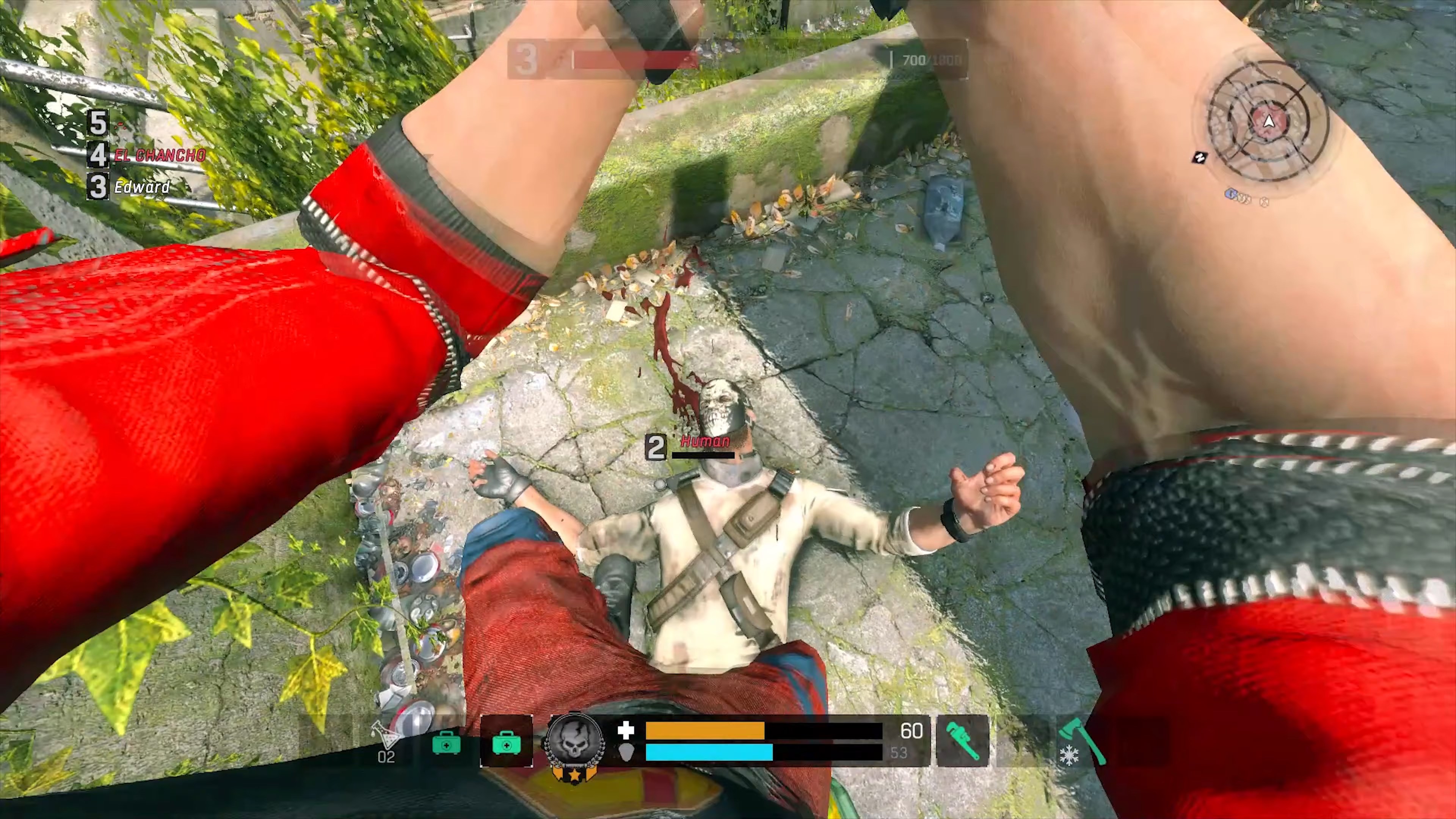Click EL CHANCHO in the scoreboard

click(x=160, y=155)
